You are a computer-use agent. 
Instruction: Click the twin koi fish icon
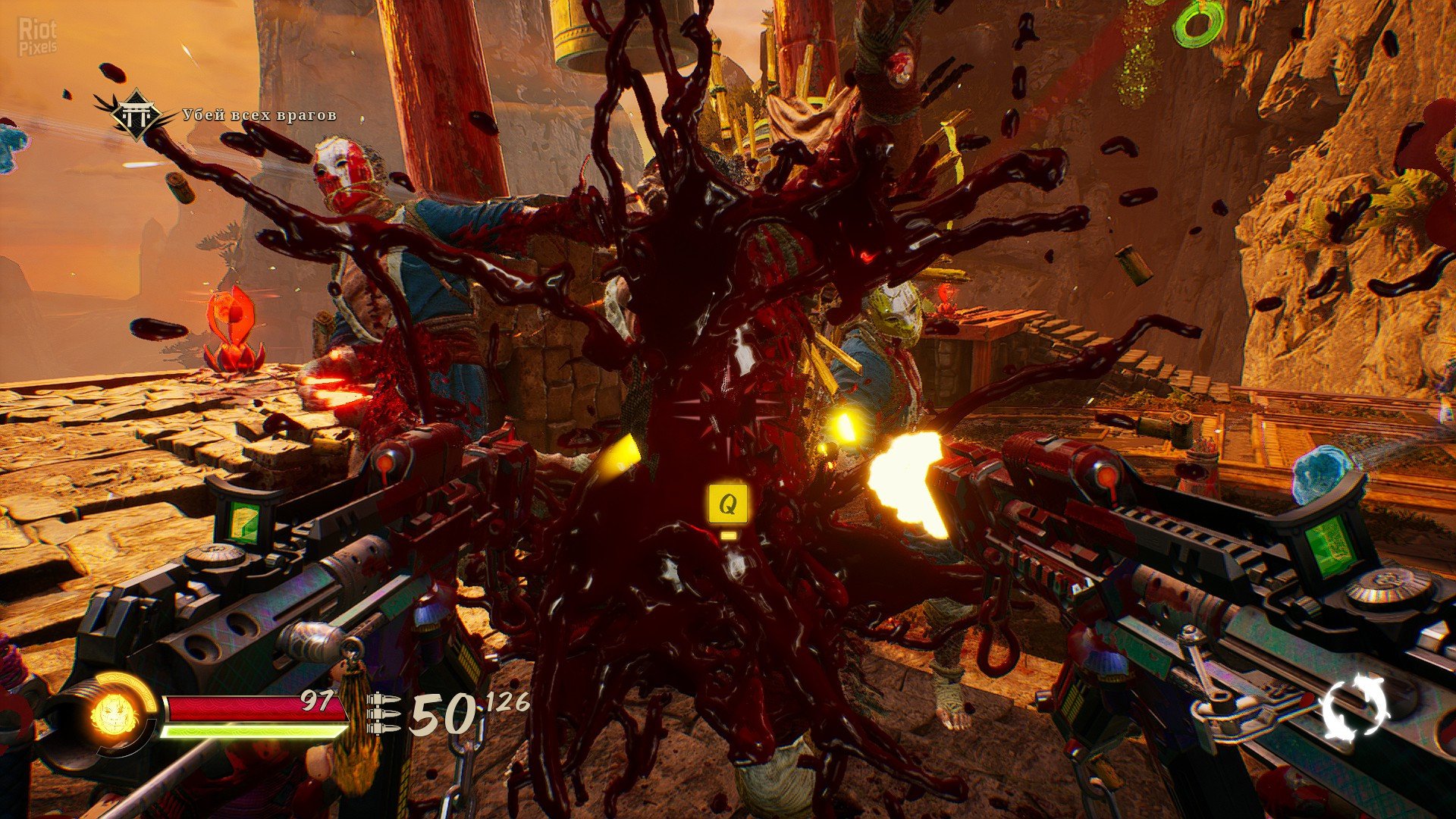[x=1357, y=707]
